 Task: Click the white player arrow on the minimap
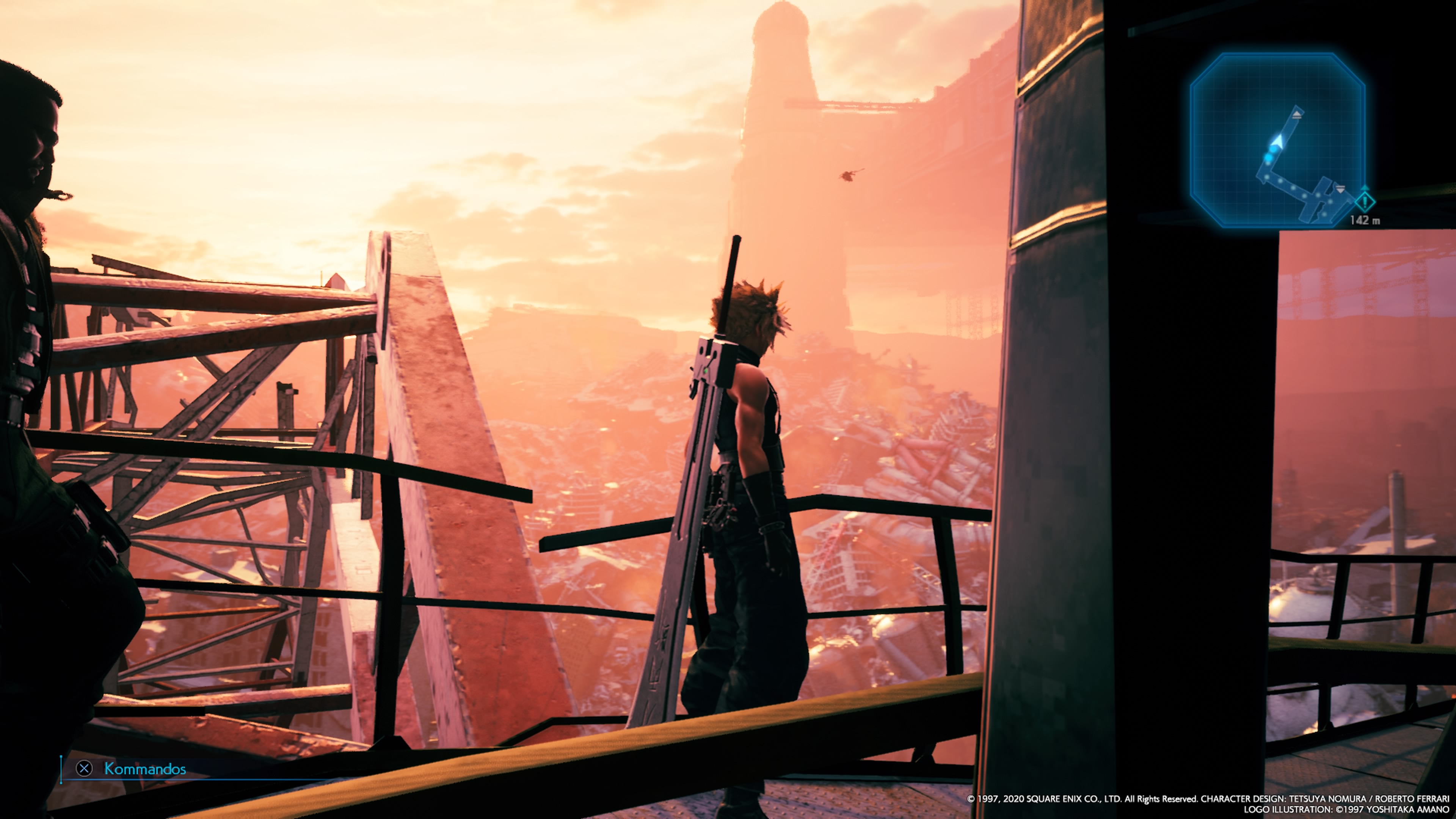[x=1278, y=141]
